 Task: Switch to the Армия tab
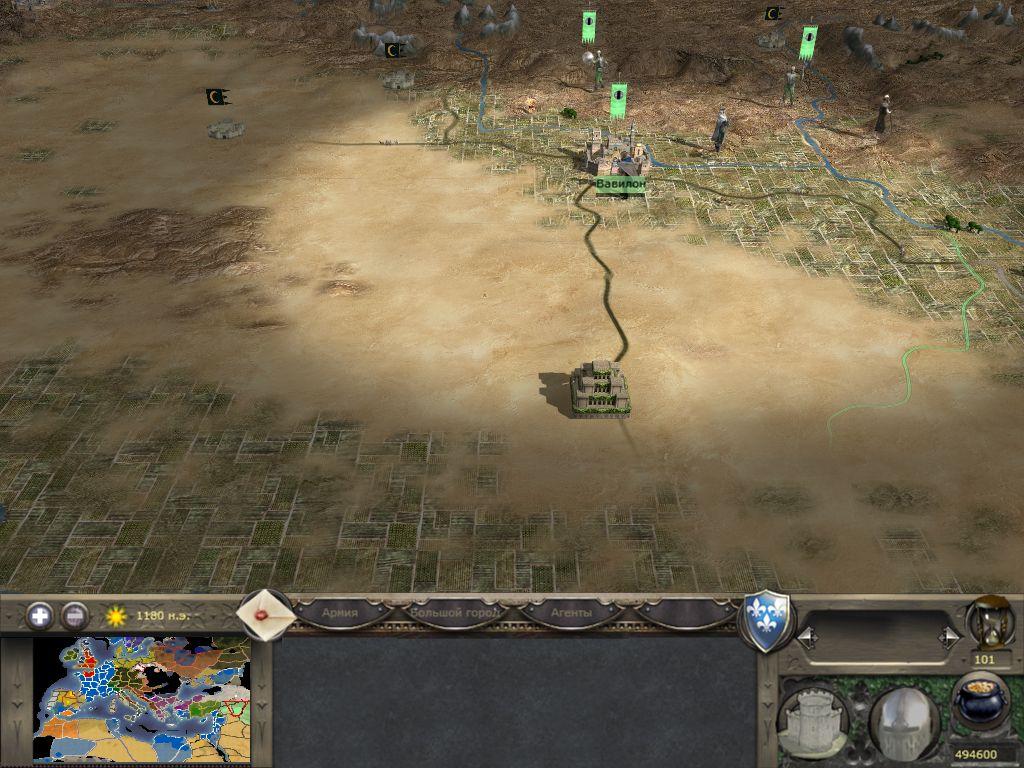[x=340, y=612]
